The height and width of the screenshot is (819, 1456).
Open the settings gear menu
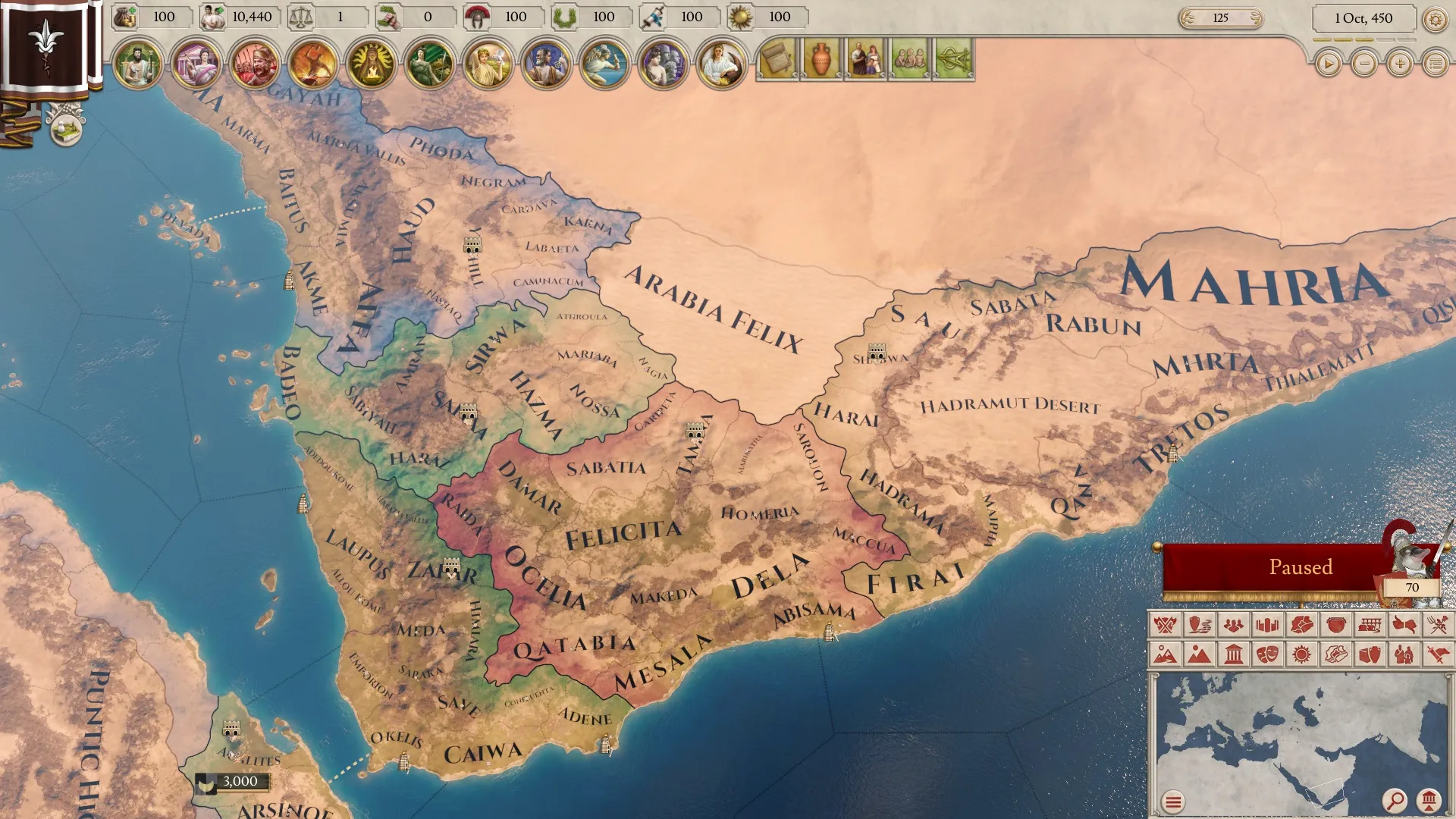click(1435, 19)
